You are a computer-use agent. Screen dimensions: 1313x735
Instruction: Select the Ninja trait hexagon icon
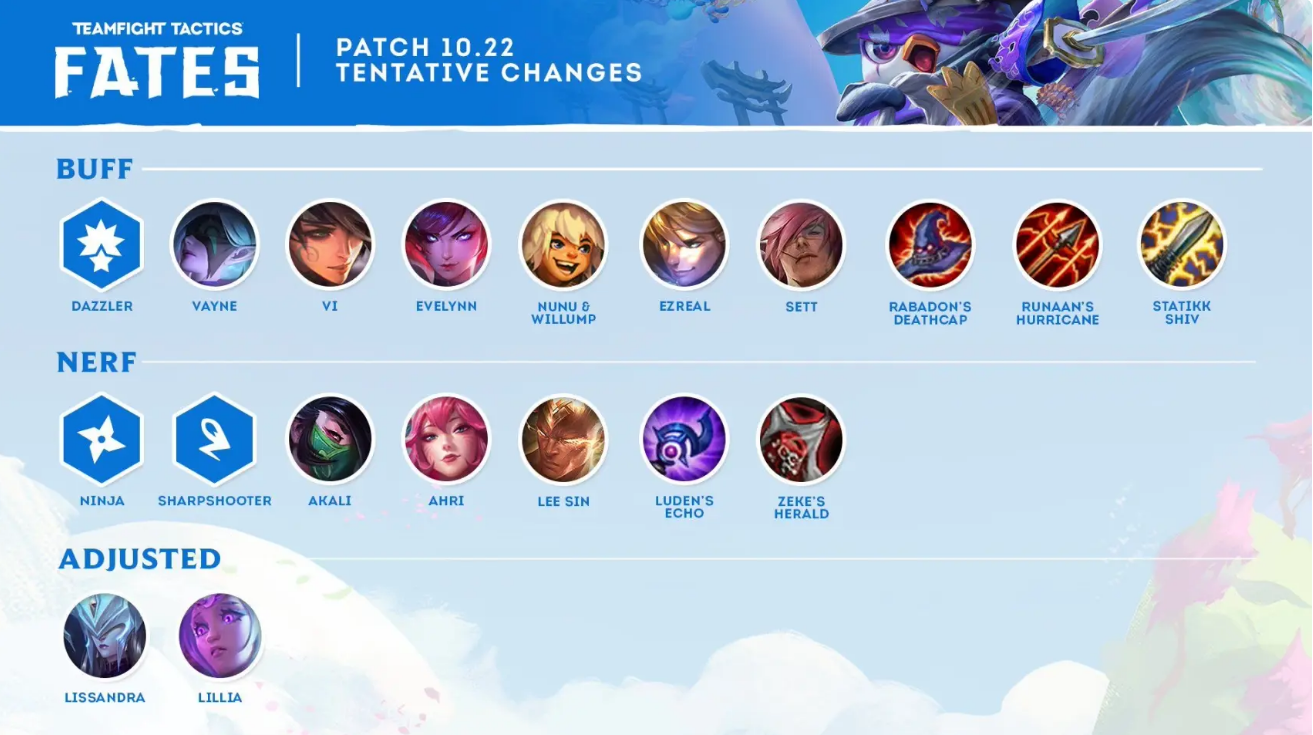[x=102, y=439]
